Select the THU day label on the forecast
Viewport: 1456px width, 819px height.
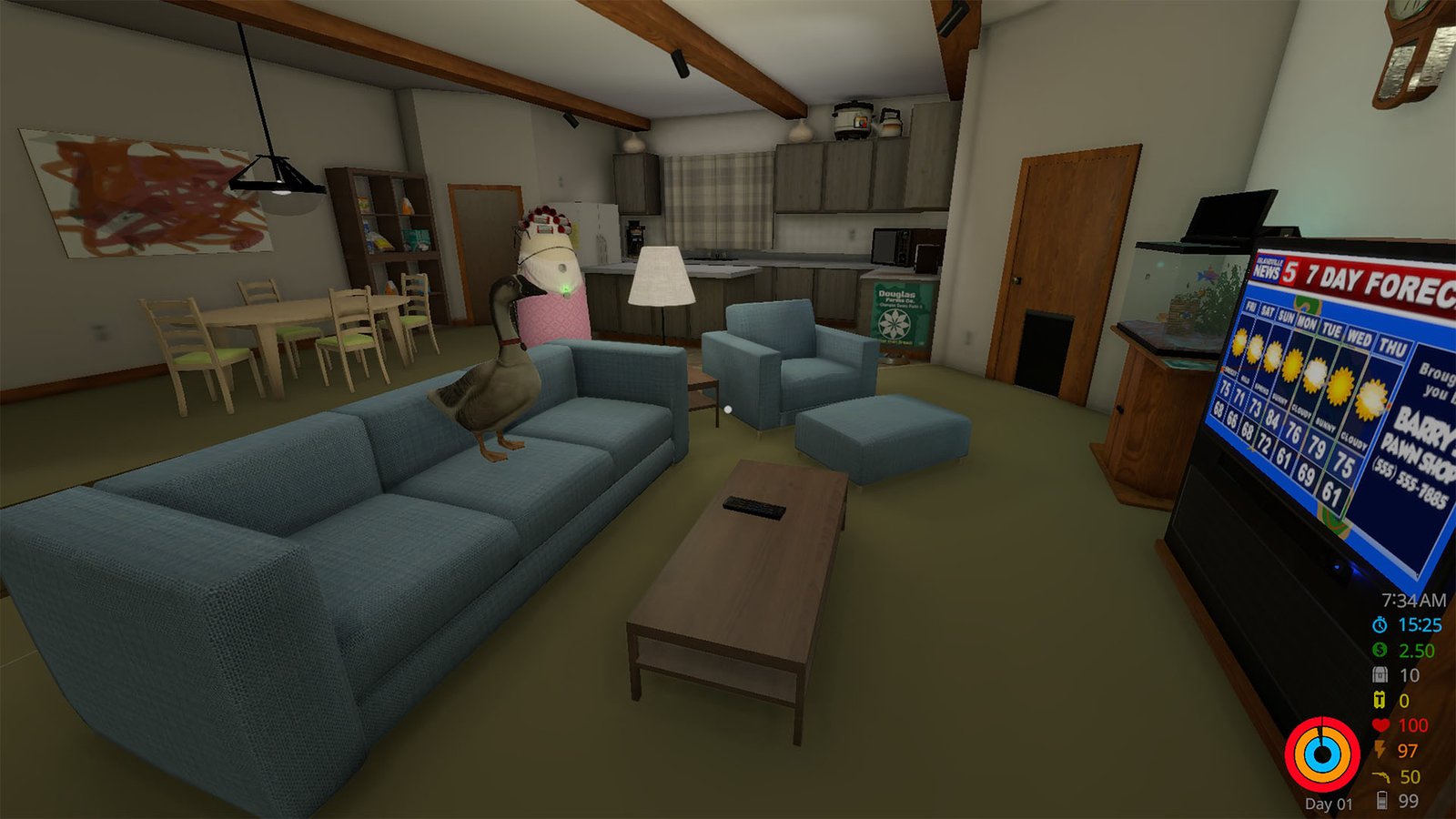coord(1392,347)
